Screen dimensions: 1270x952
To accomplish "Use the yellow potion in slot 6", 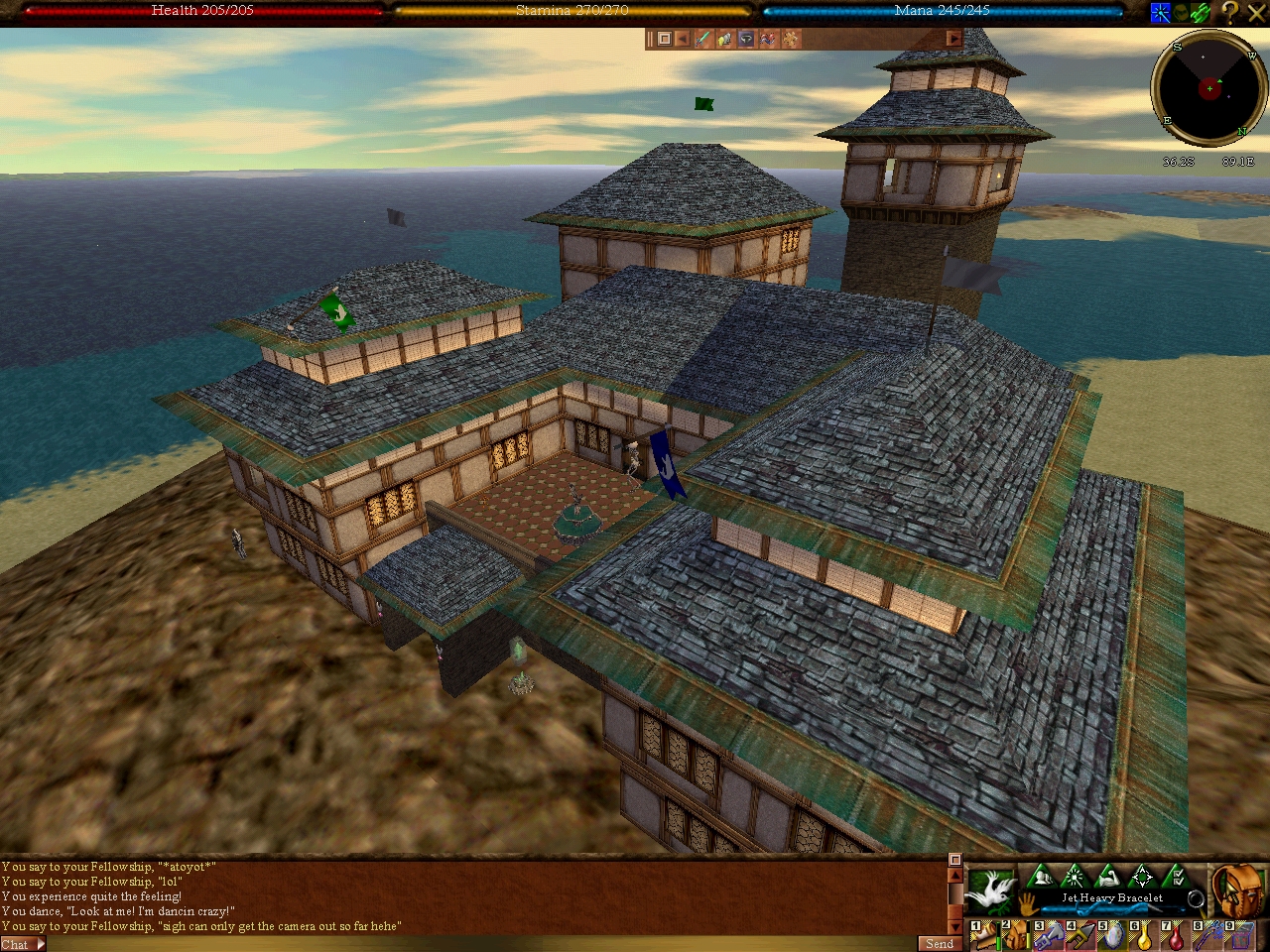I will coord(1144,934).
